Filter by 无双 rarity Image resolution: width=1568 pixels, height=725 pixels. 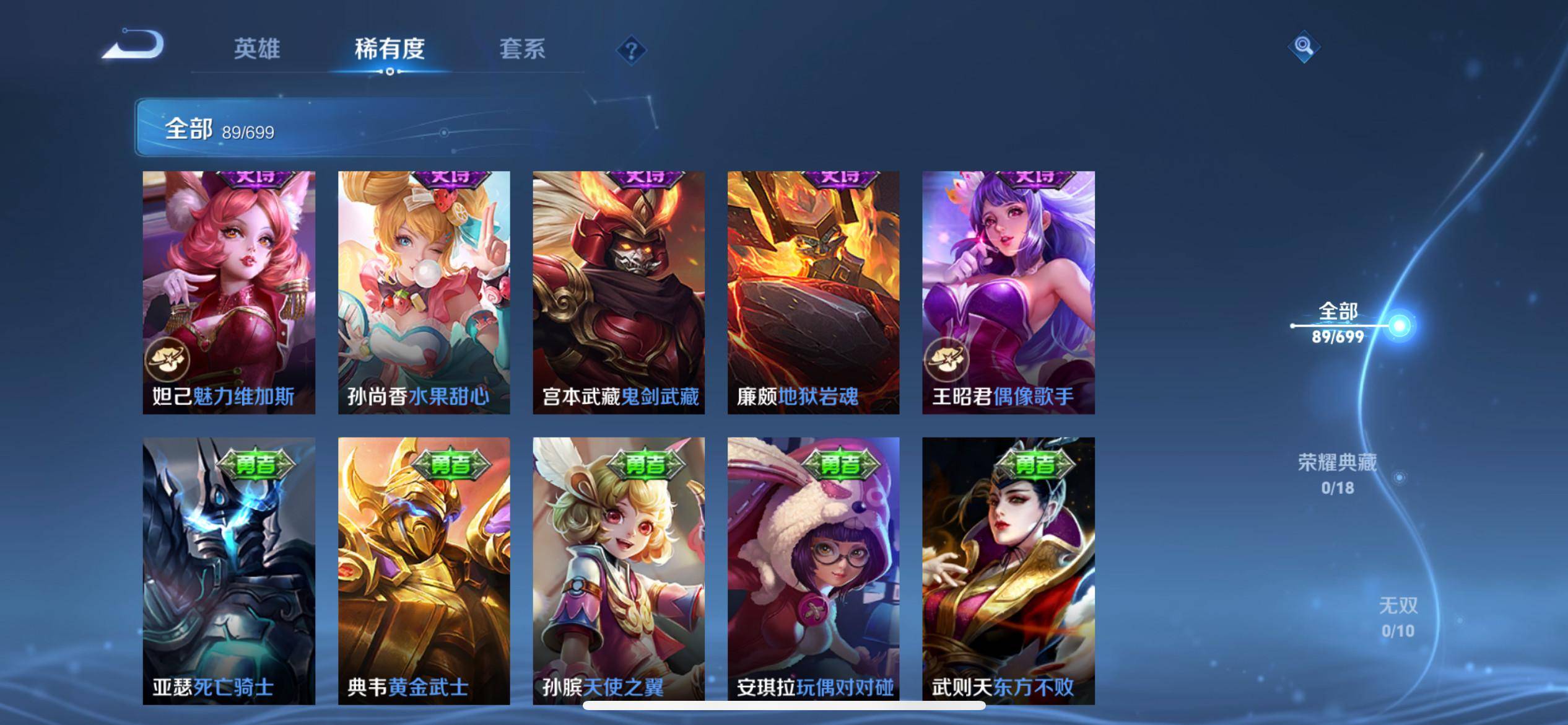(1398, 617)
